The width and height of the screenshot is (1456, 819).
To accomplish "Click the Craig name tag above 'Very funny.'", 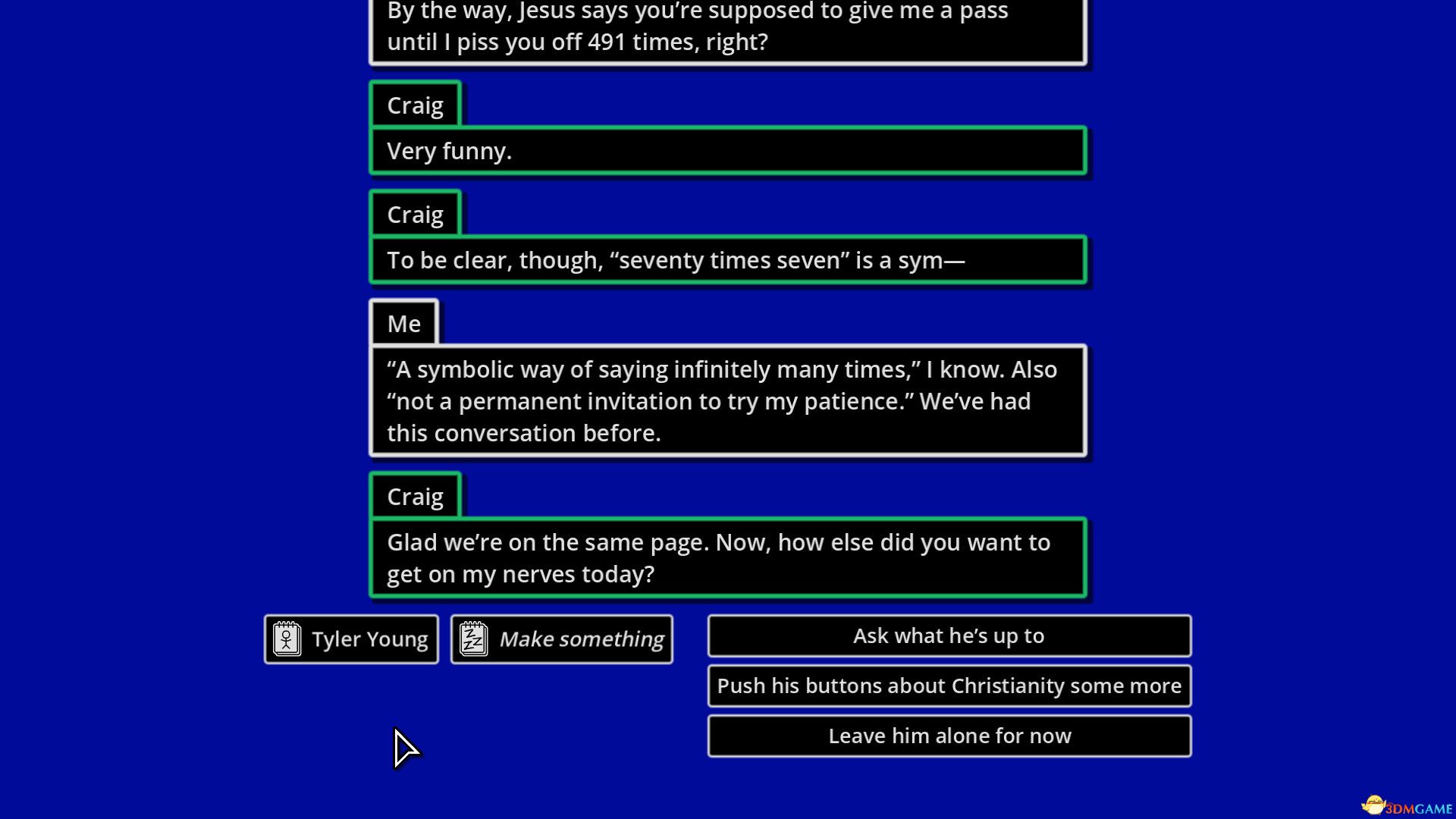I will click(x=415, y=105).
